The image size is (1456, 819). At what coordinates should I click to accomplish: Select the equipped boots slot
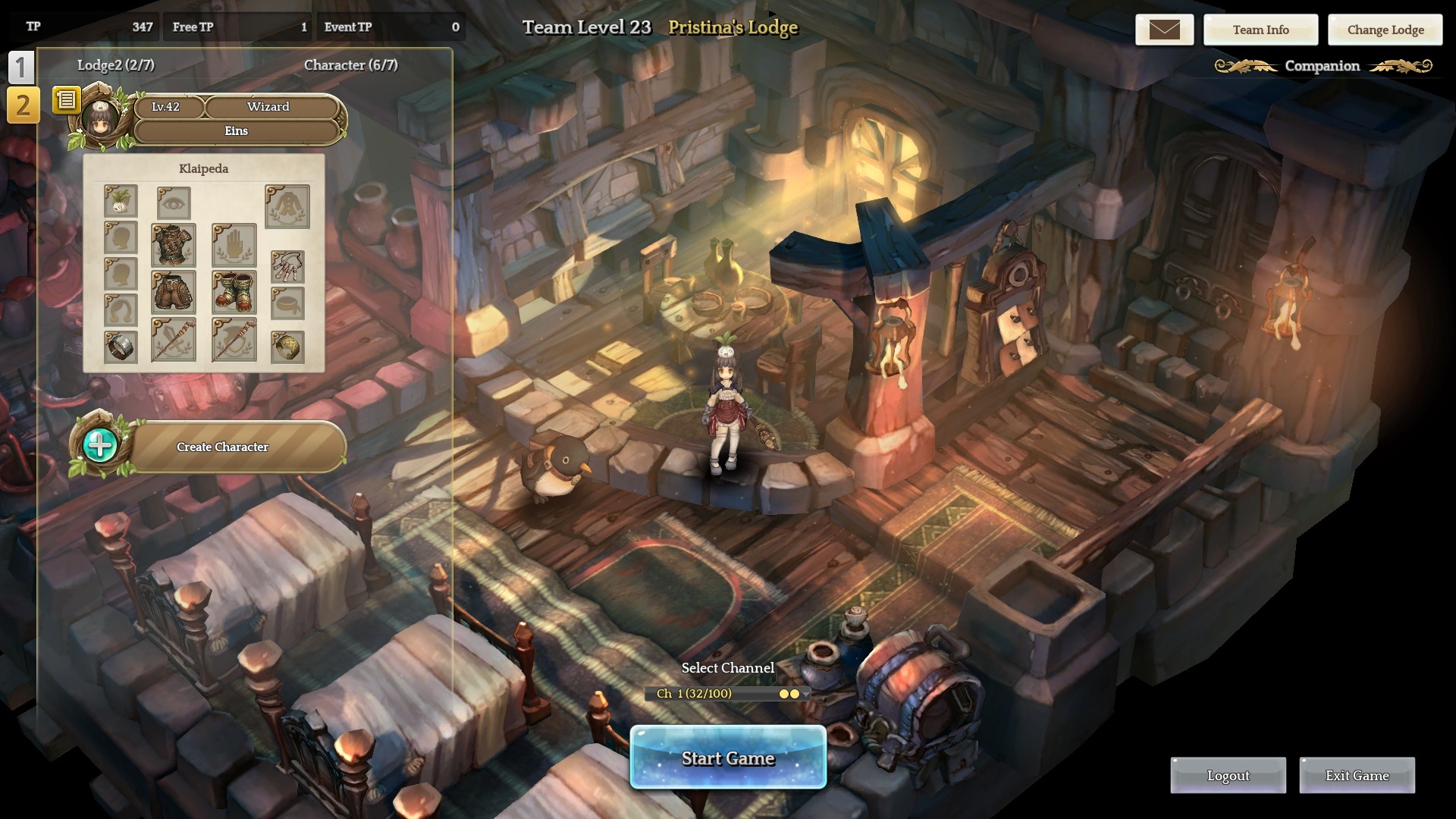(x=234, y=292)
